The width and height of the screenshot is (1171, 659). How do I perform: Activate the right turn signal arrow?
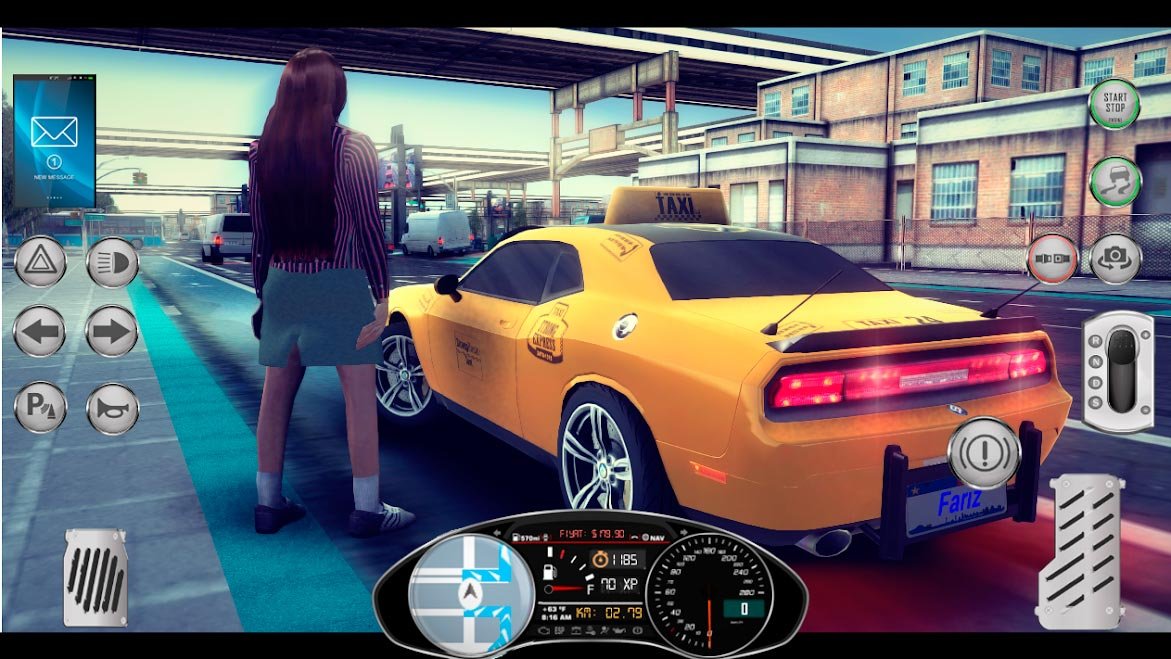(112, 332)
